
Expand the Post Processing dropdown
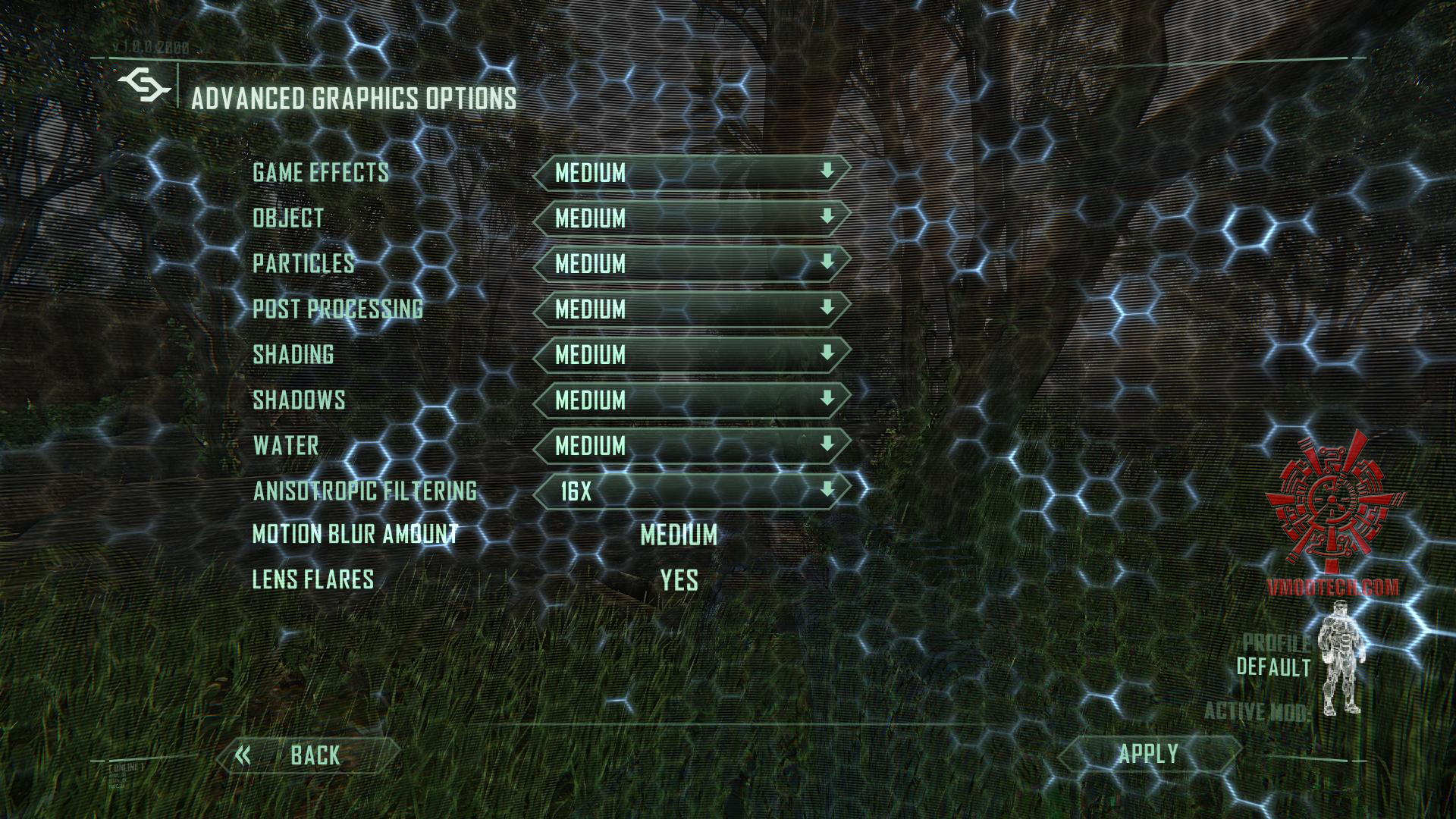(691, 309)
